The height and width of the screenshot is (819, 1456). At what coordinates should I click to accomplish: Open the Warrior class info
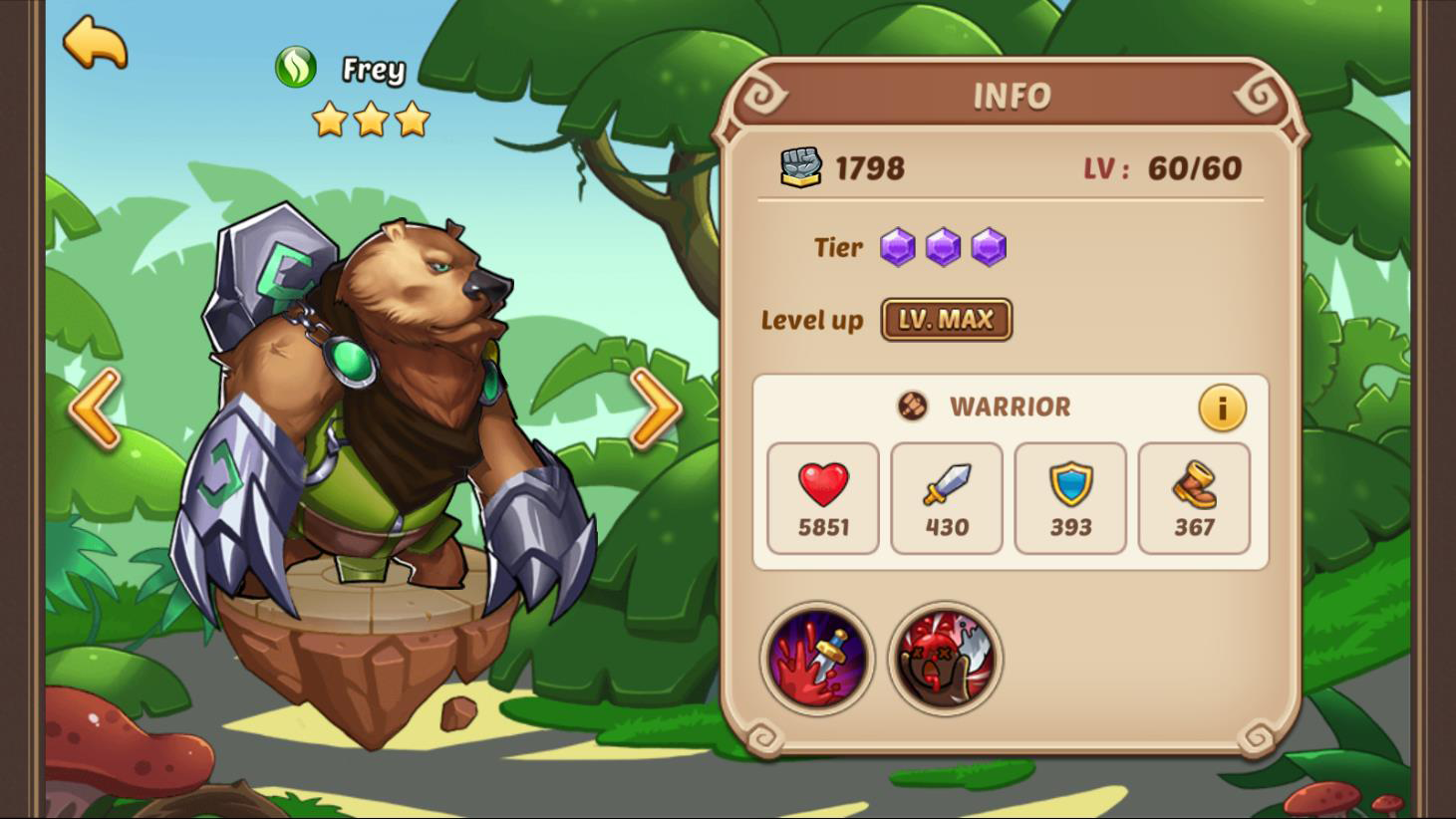tap(1222, 408)
